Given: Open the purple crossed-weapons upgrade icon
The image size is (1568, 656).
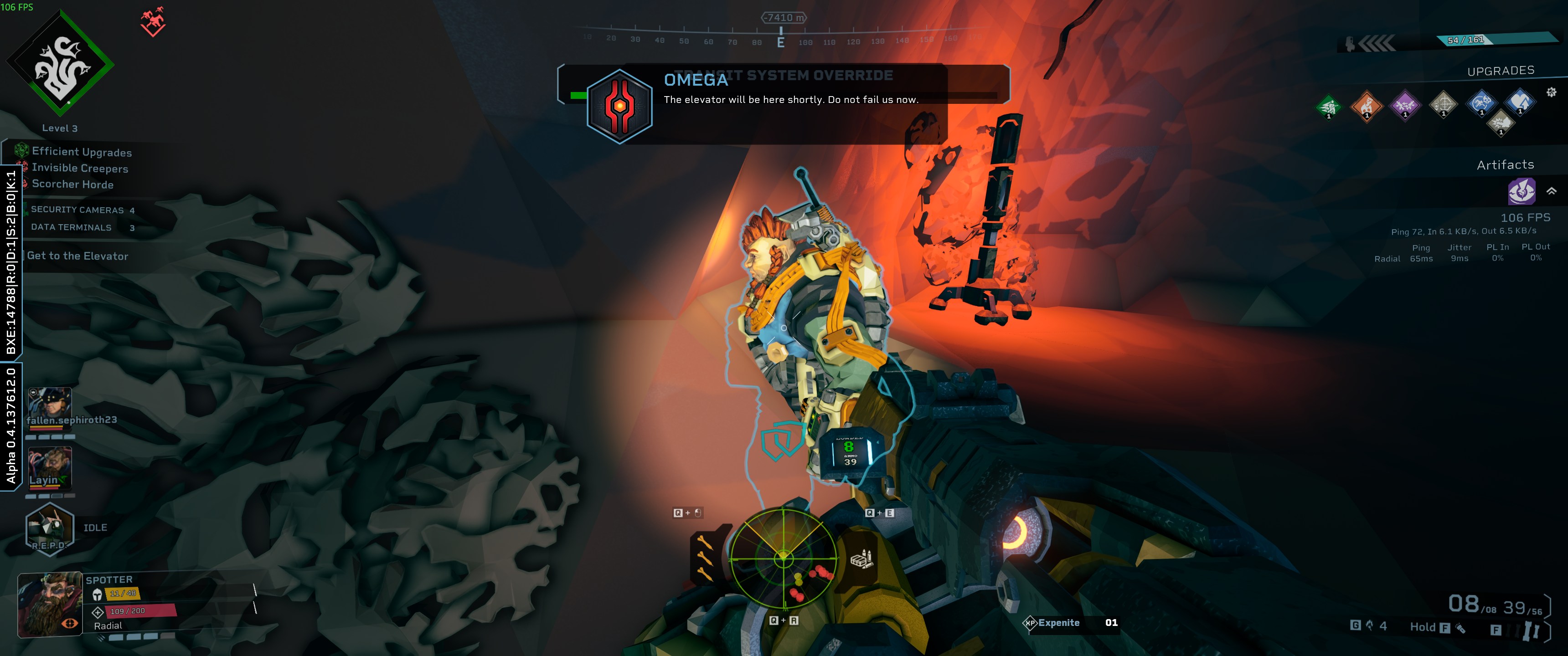Looking at the screenshot, I should click(x=1405, y=106).
